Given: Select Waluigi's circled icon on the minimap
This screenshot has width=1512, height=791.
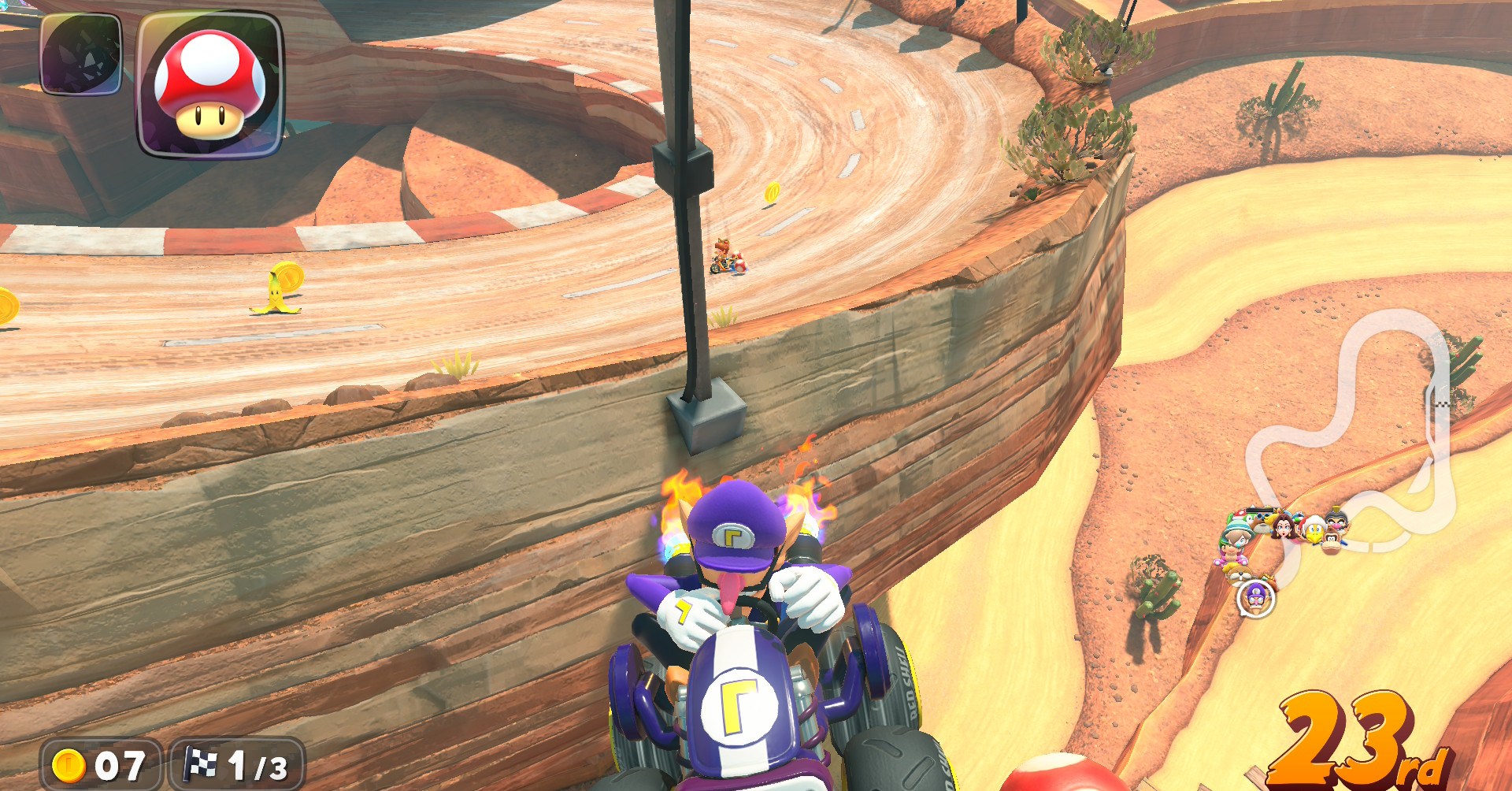Looking at the screenshot, I should coord(1255,600).
